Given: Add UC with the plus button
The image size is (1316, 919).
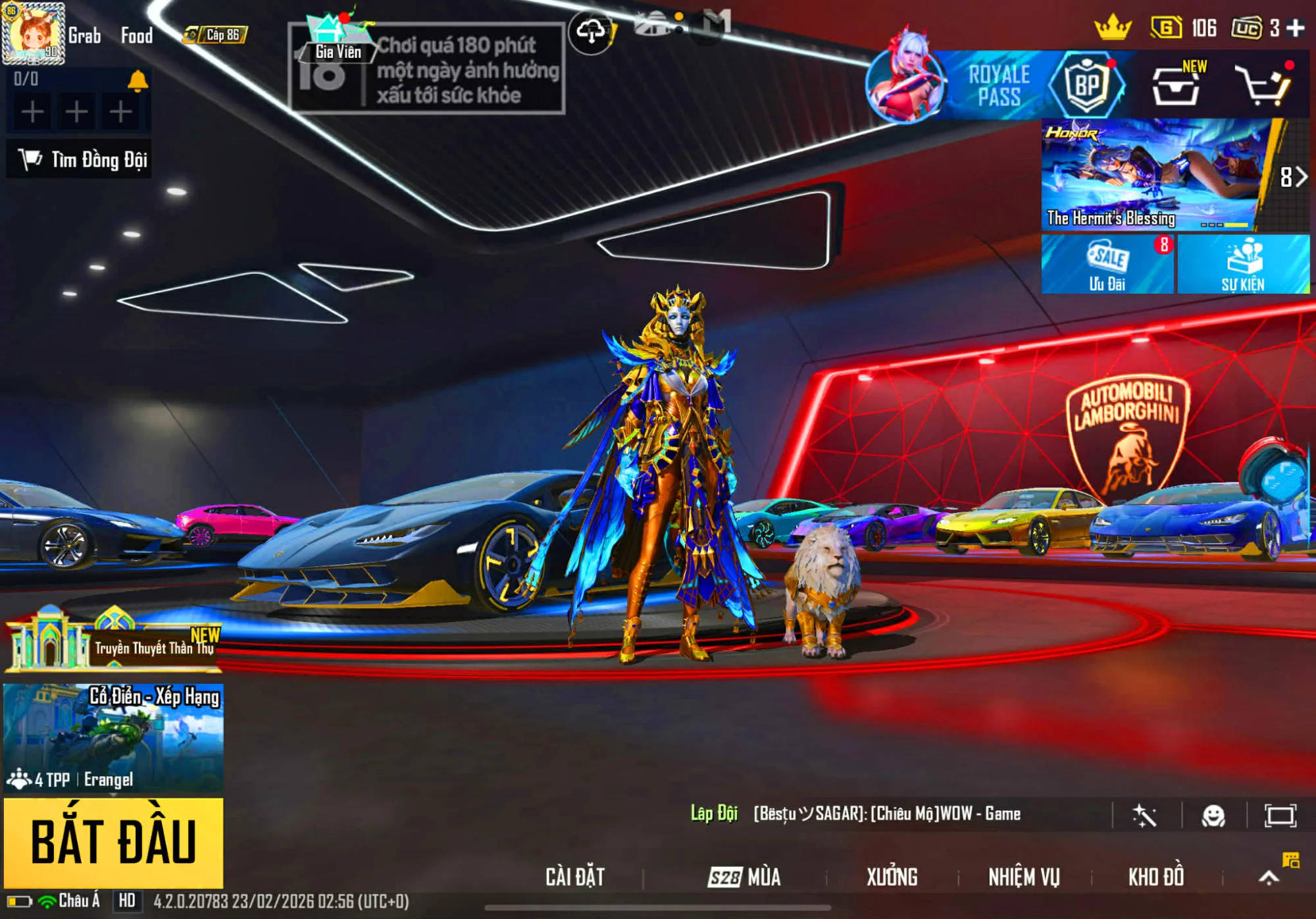Looking at the screenshot, I should 1296,28.
